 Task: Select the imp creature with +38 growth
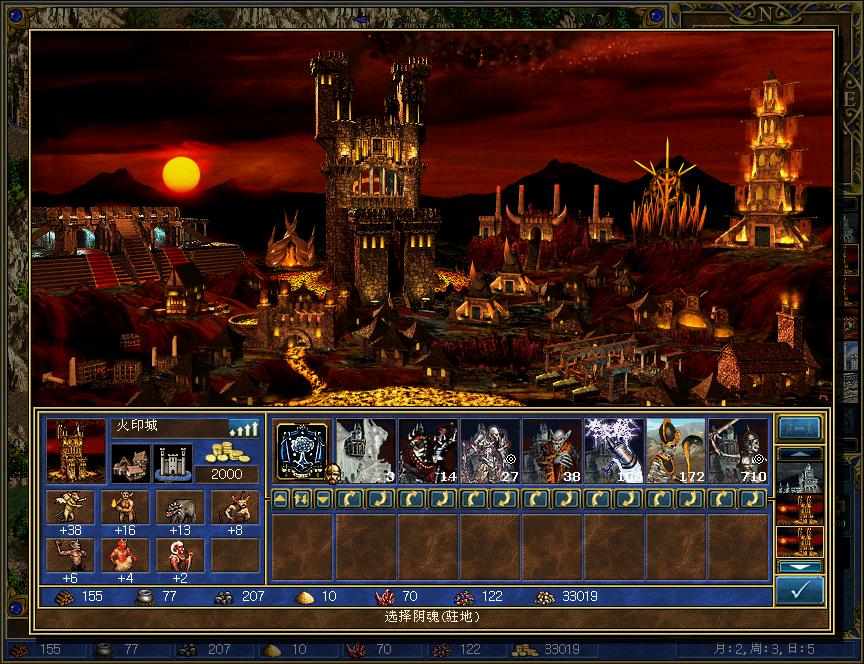70,508
